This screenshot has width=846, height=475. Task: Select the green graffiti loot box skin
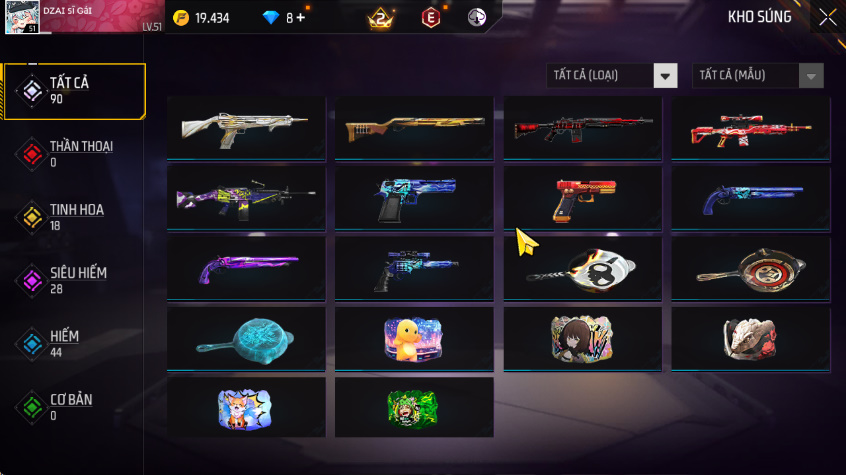click(414, 407)
